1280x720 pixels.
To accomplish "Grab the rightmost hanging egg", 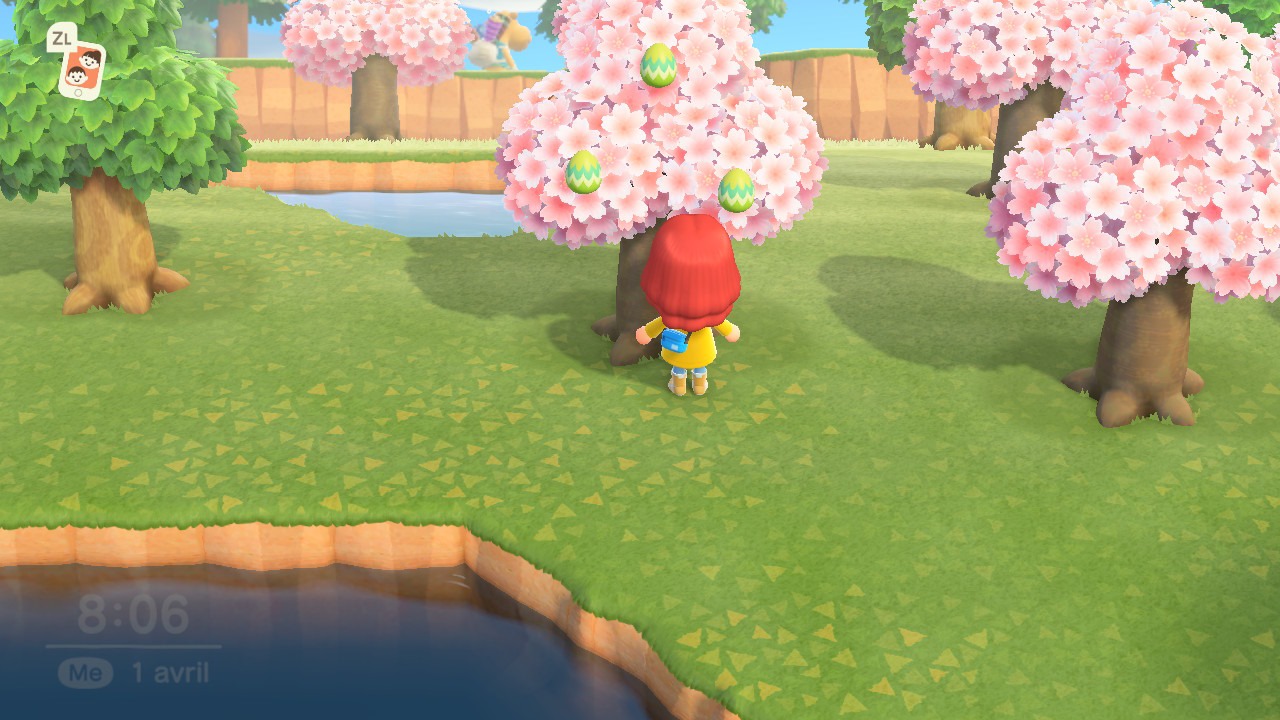I will [737, 190].
